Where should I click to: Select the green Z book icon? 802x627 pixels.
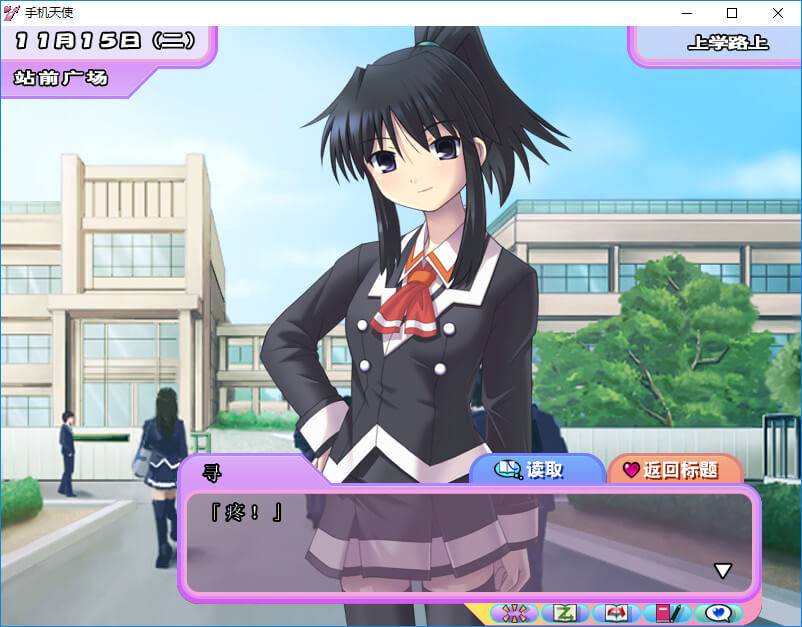pos(565,612)
